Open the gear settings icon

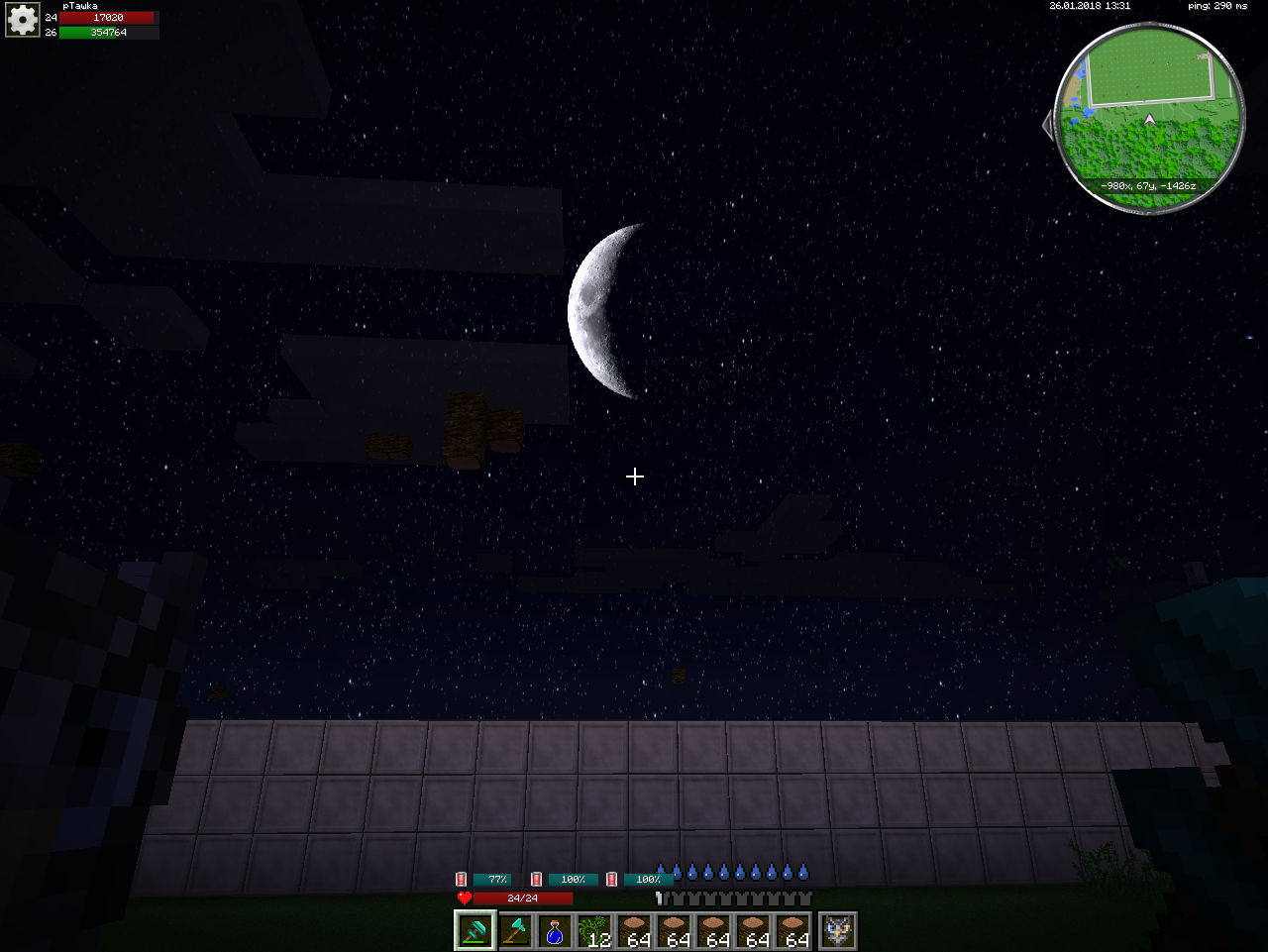[x=22, y=20]
